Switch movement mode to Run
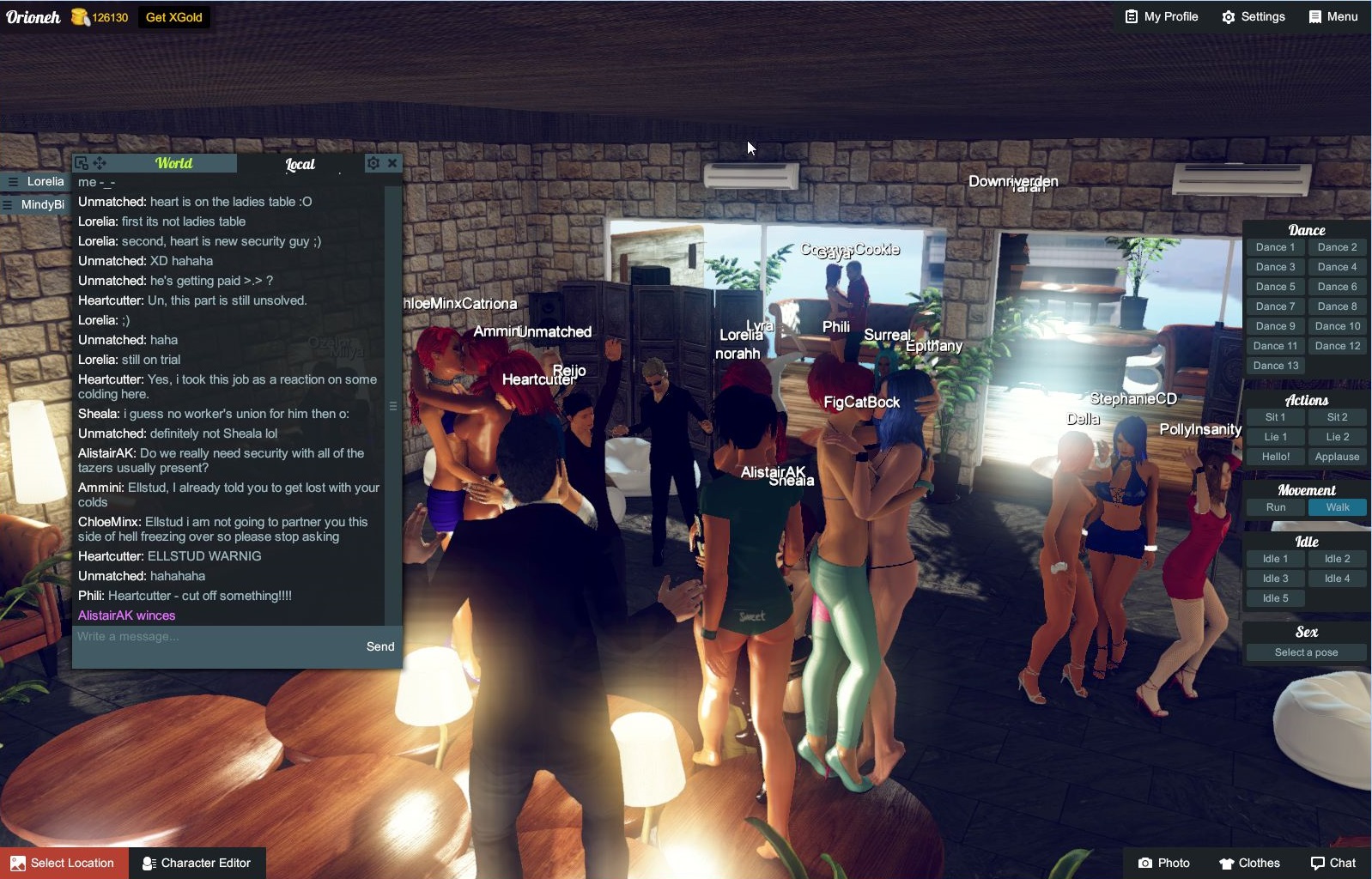 [x=1275, y=506]
